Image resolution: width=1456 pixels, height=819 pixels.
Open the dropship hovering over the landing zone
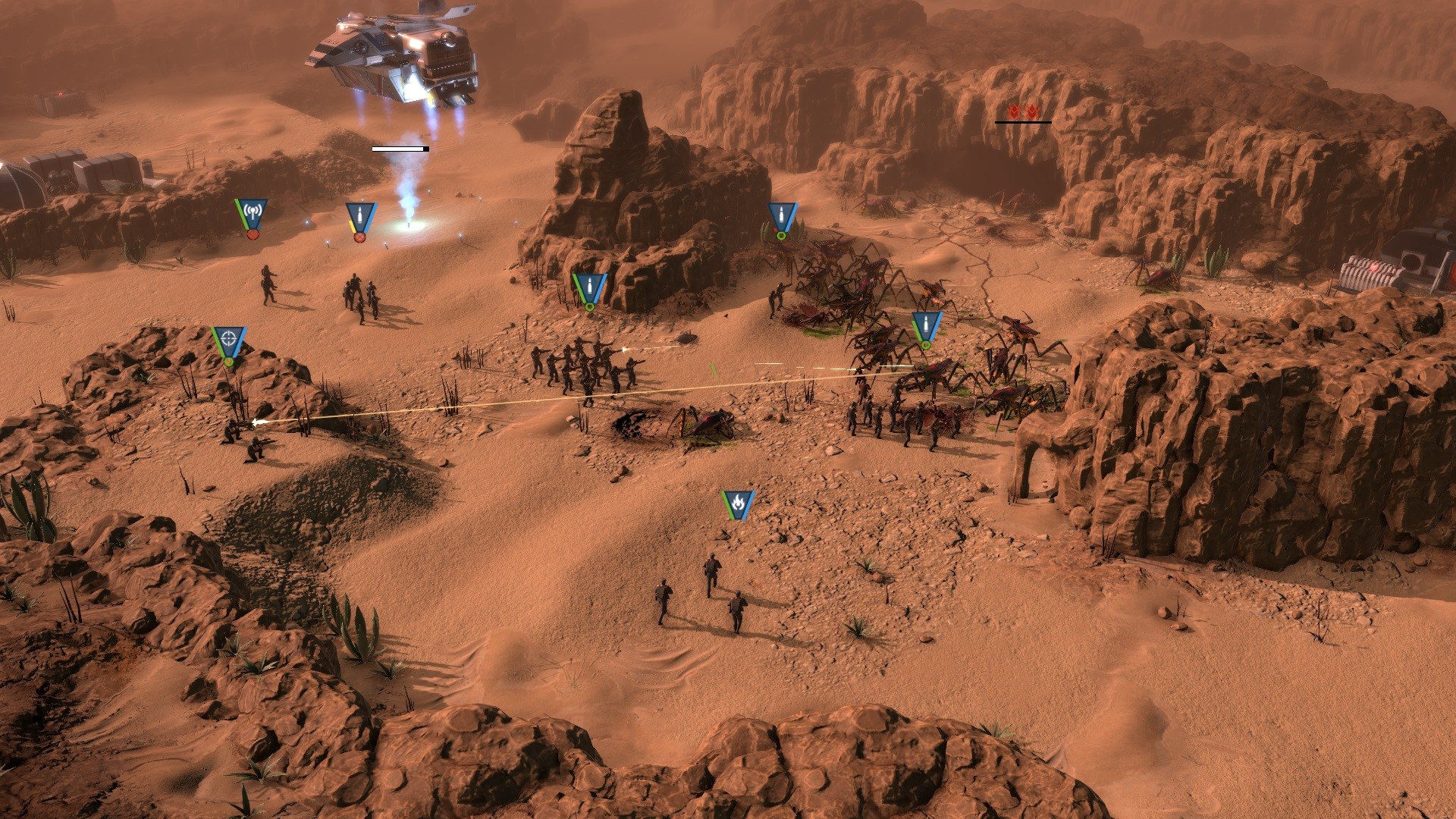(394, 57)
